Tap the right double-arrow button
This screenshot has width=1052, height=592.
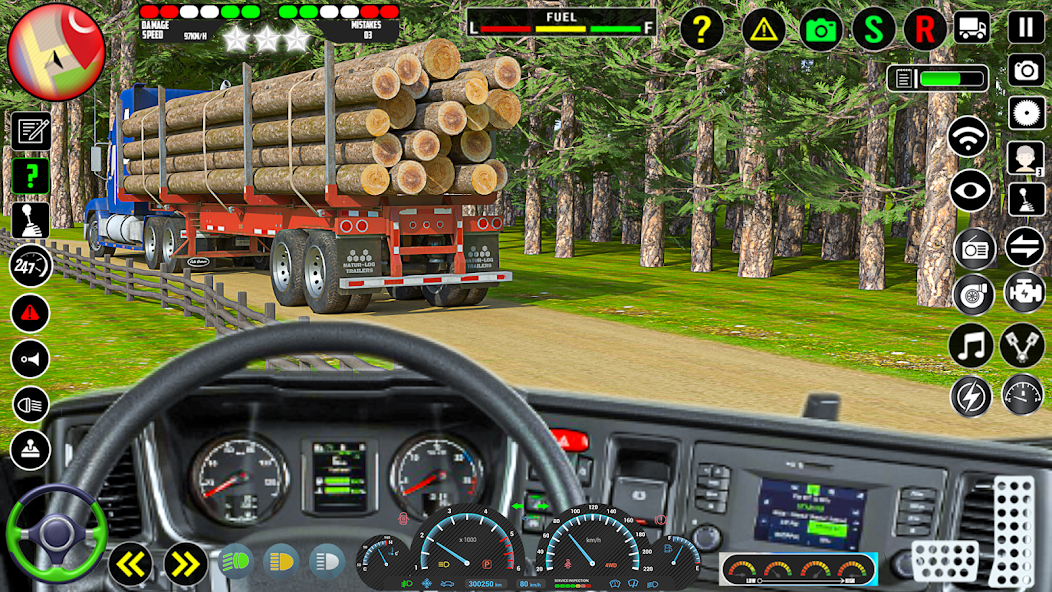tap(184, 564)
